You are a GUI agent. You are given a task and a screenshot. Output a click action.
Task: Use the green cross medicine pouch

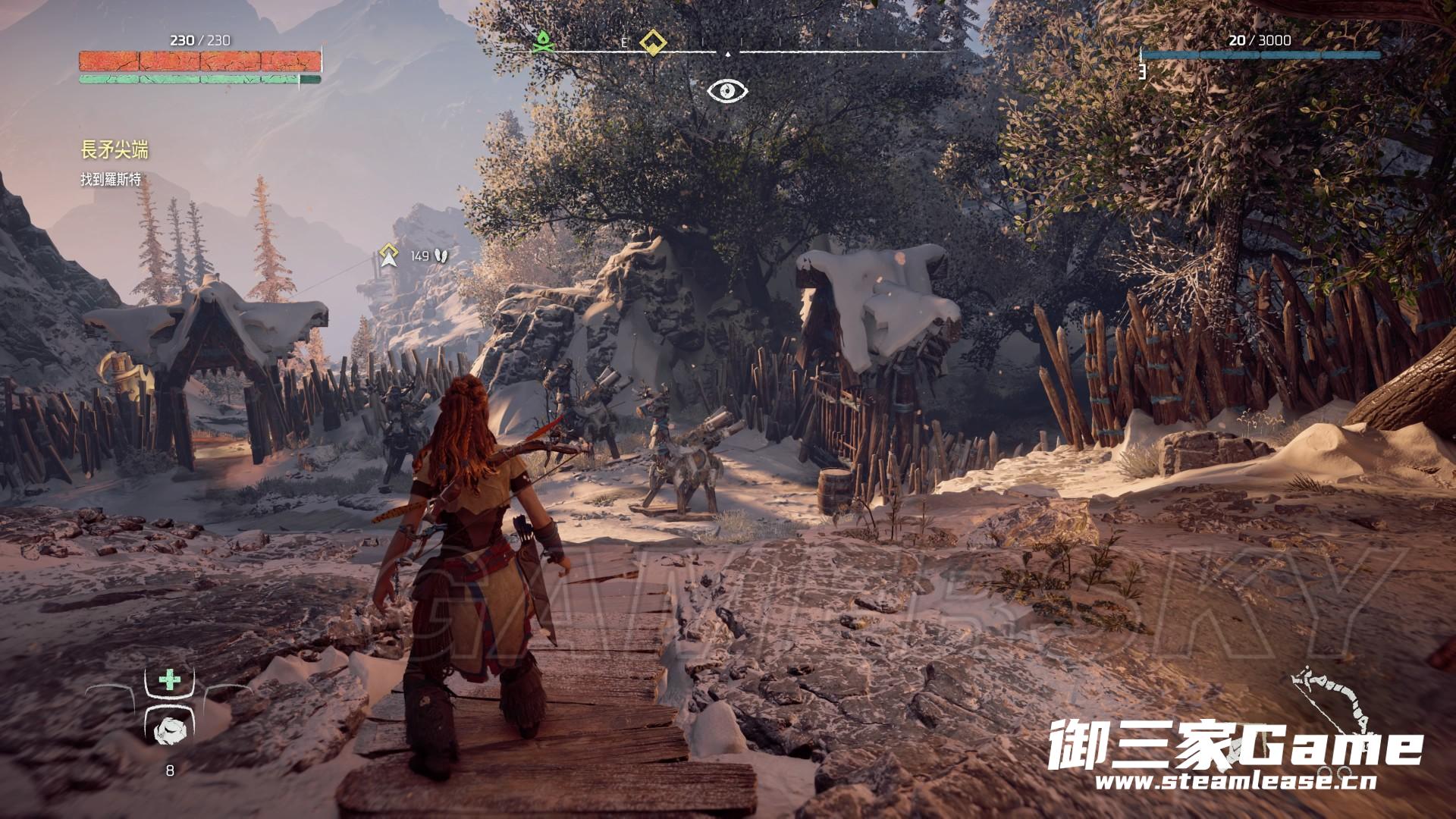pyautogui.click(x=170, y=679)
